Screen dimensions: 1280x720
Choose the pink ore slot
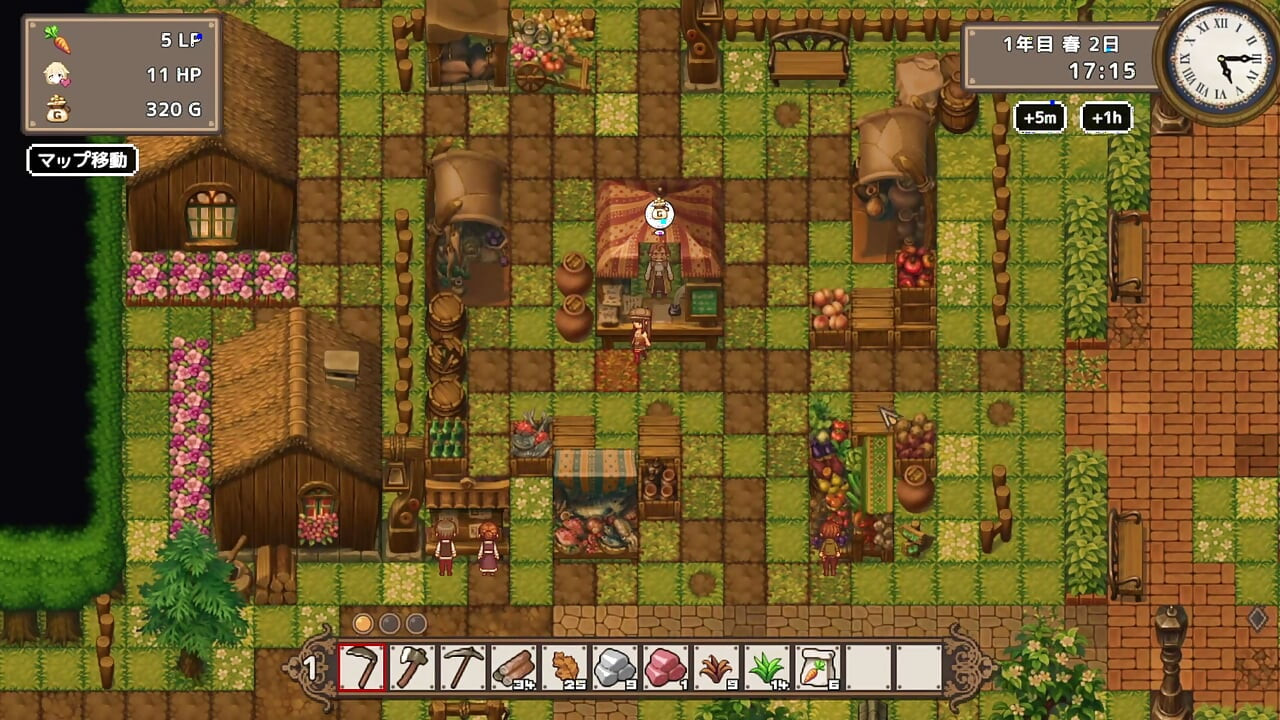(x=666, y=667)
